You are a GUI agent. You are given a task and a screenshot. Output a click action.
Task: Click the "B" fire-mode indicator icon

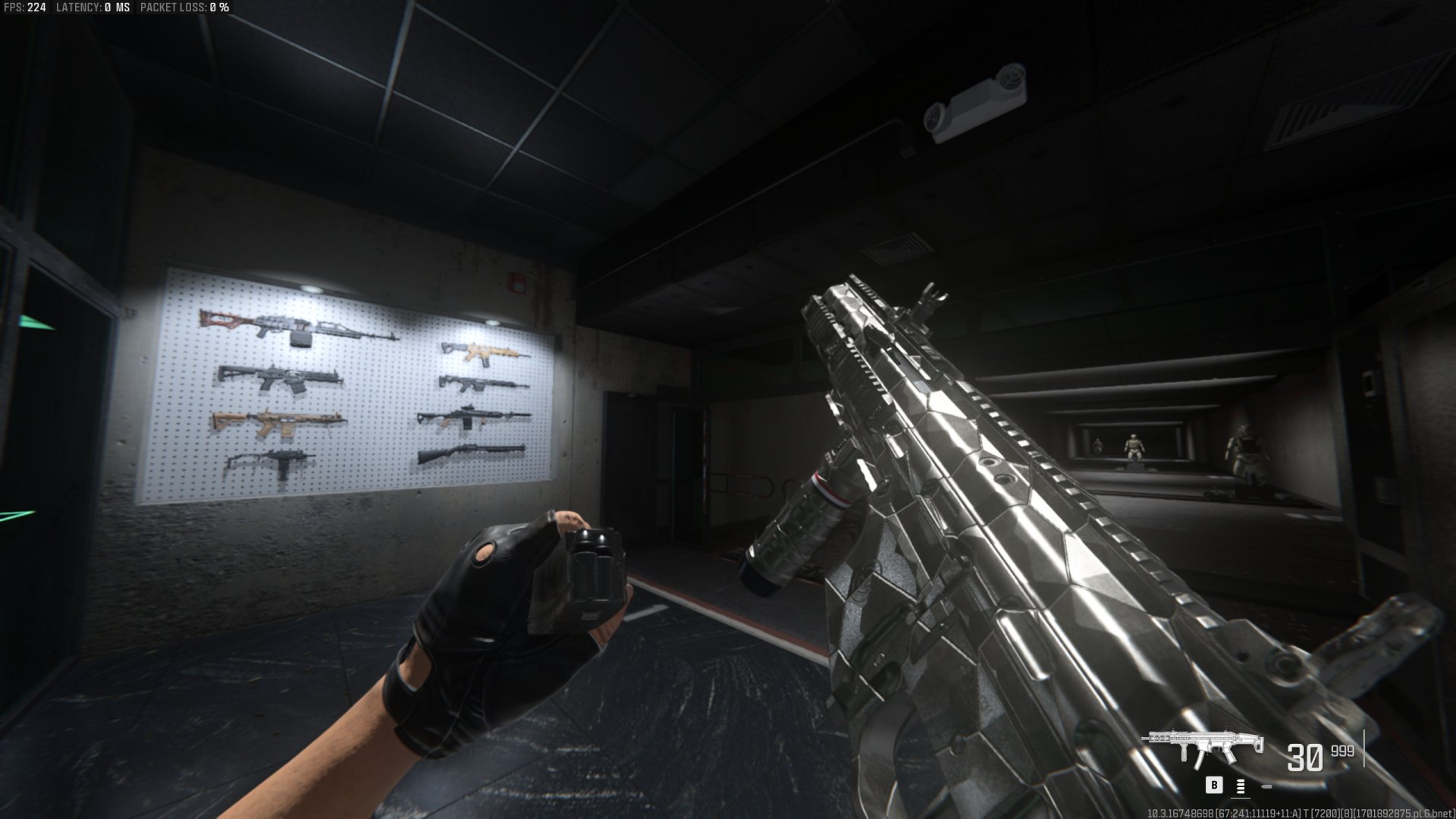point(1214,785)
